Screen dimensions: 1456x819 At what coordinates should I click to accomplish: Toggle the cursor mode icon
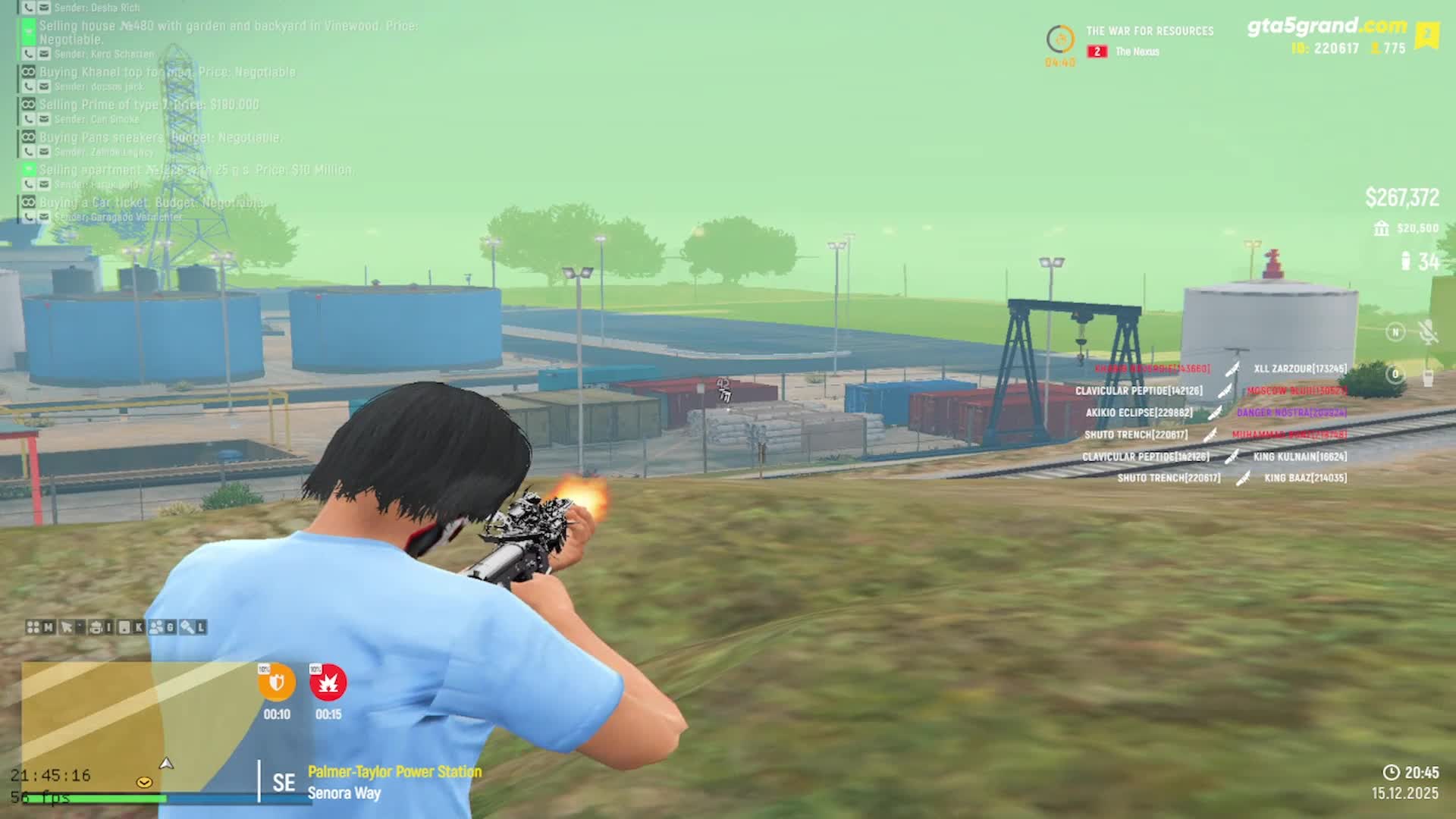tap(67, 627)
